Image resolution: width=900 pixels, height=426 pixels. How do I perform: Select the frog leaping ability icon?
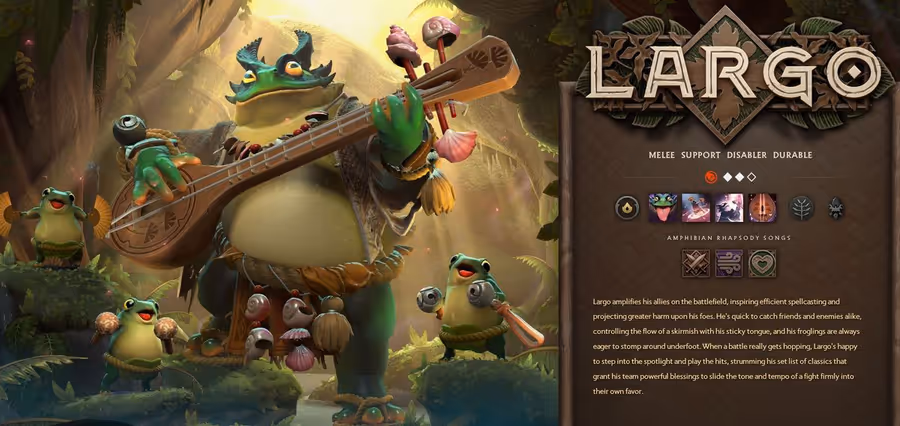coord(695,207)
